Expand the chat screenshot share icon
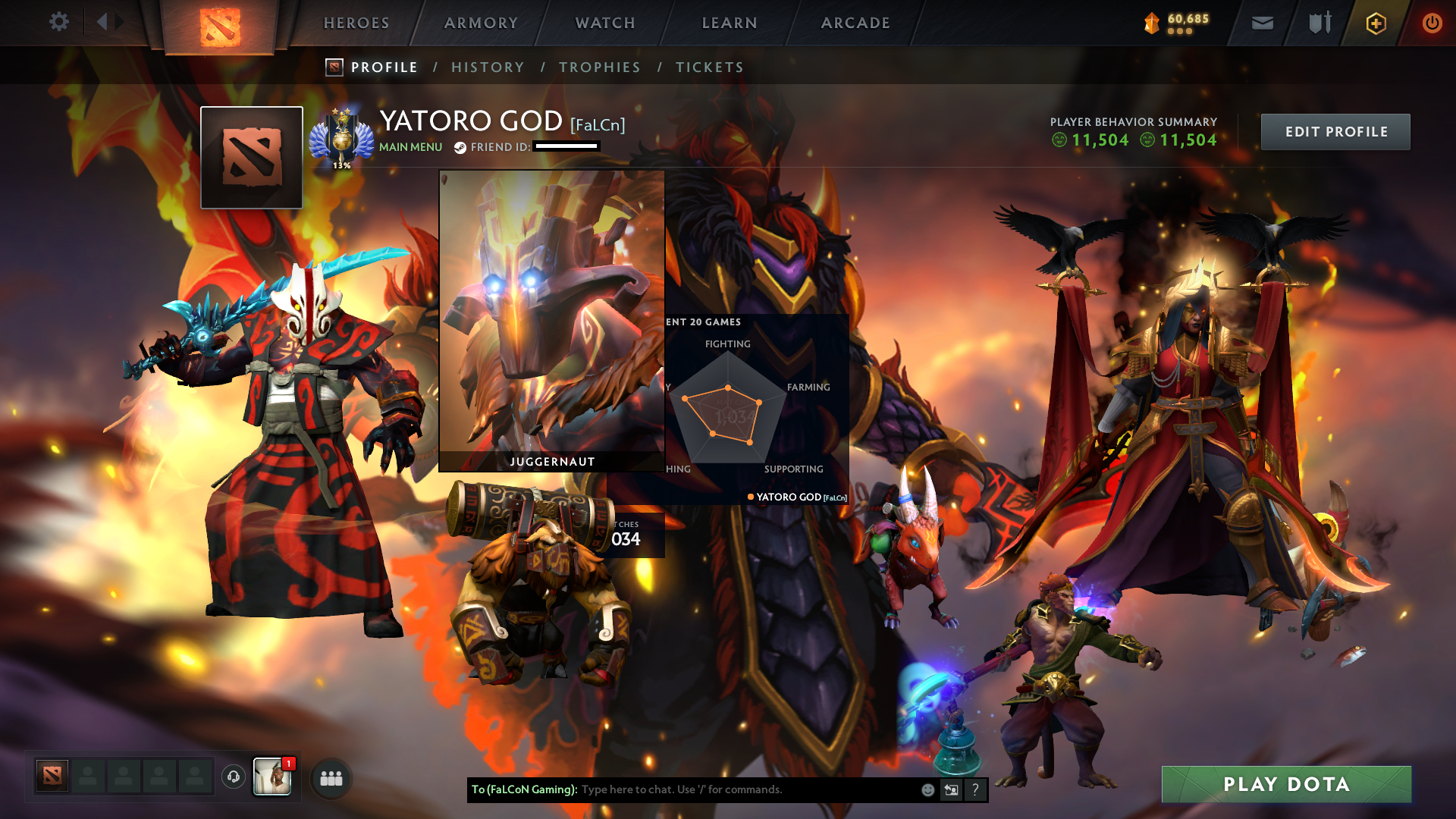1456x819 pixels. (951, 789)
